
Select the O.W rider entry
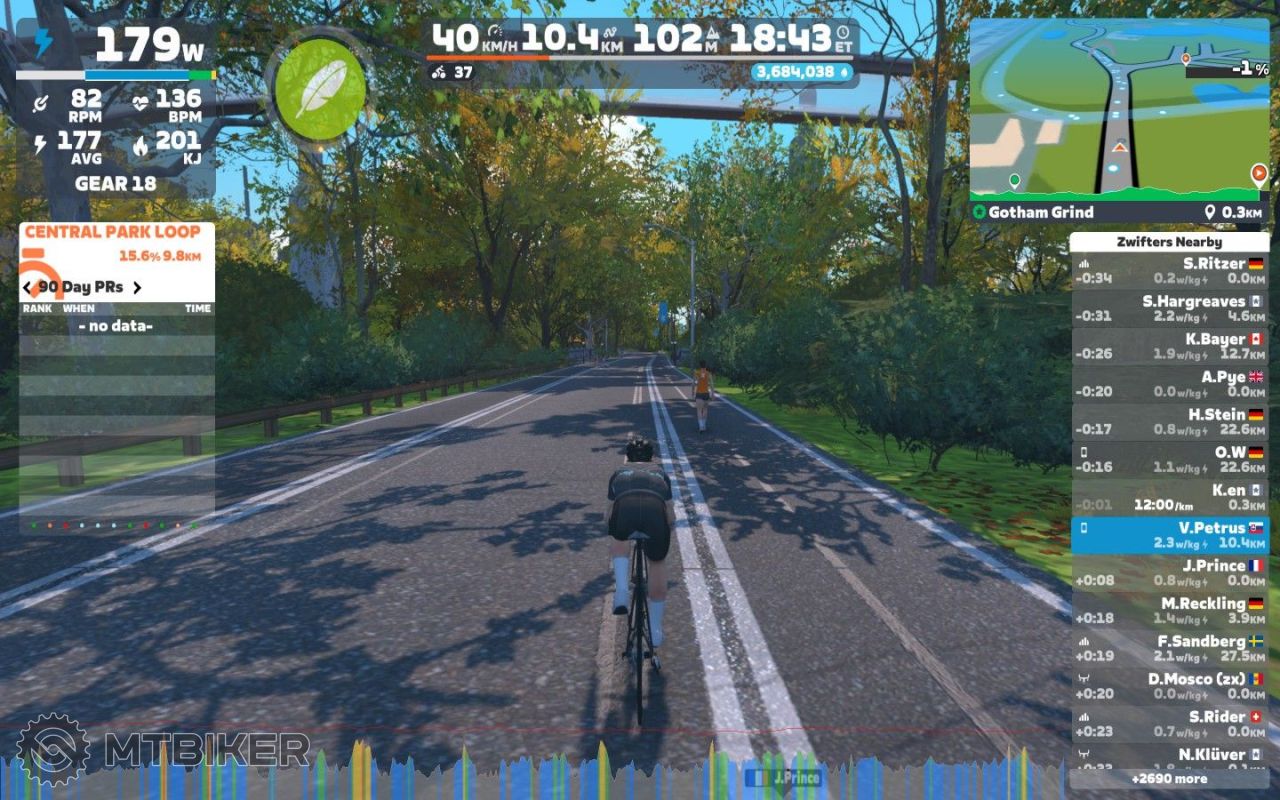[x=1169, y=460]
